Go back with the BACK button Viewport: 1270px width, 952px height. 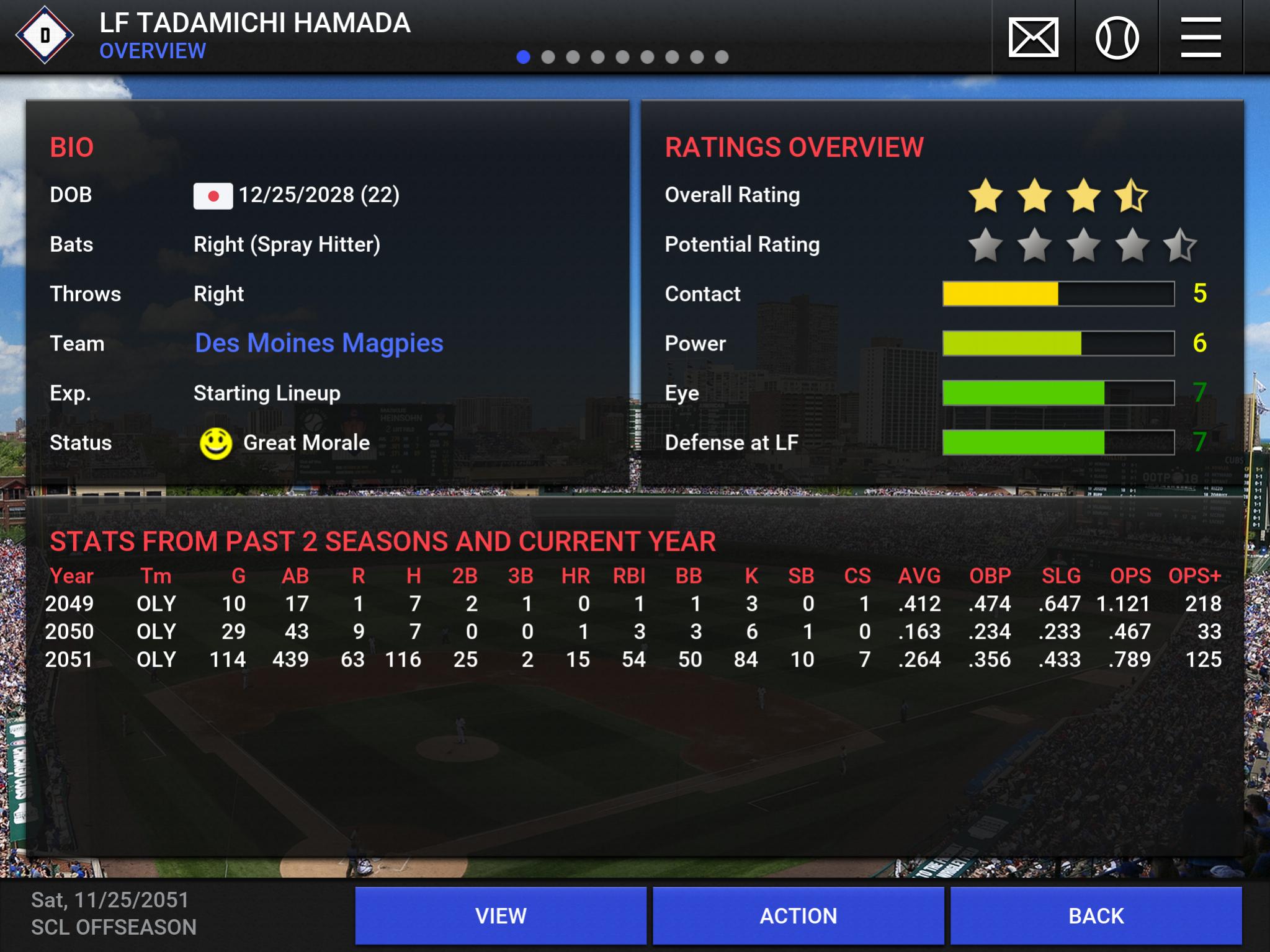point(1096,915)
